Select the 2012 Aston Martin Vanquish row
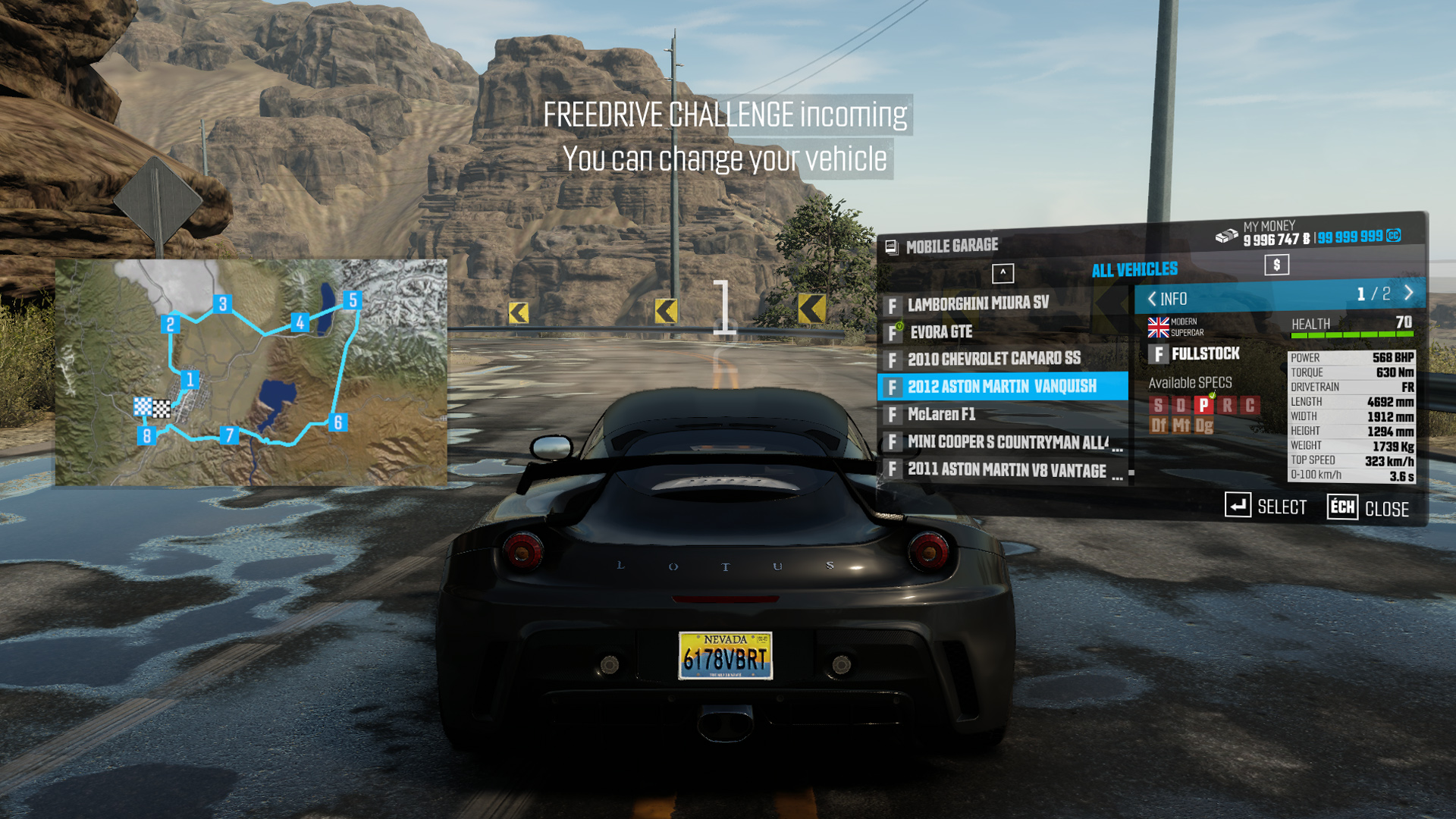The width and height of the screenshot is (1456, 819). click(x=1002, y=387)
